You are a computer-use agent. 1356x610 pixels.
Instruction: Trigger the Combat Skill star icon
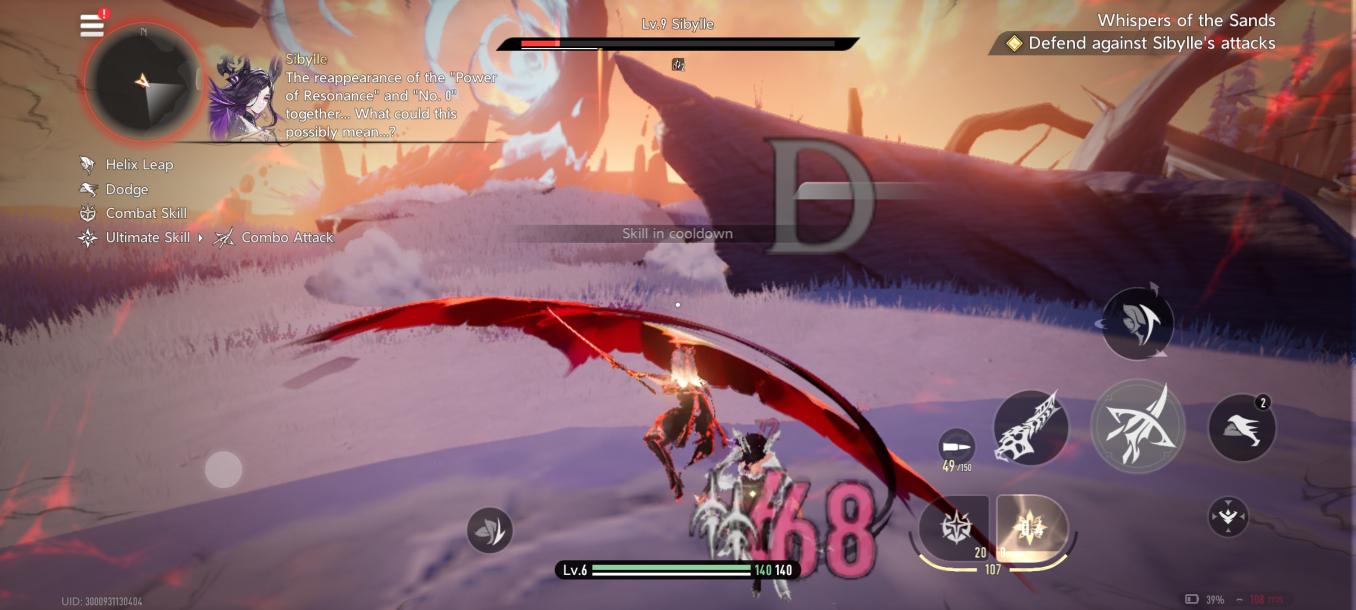[x=953, y=526]
